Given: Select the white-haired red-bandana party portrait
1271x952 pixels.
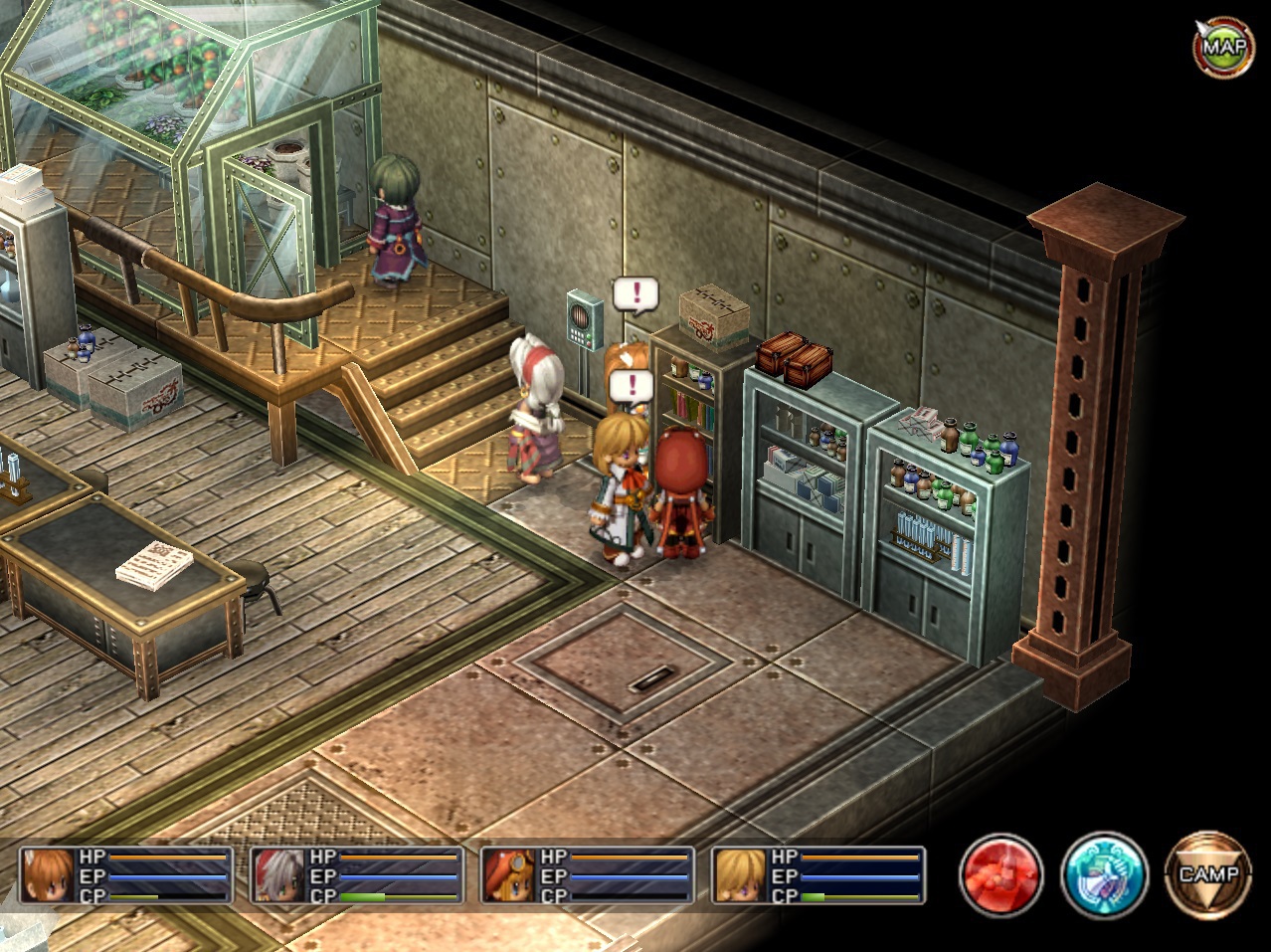Looking at the screenshot, I should click(x=279, y=875).
